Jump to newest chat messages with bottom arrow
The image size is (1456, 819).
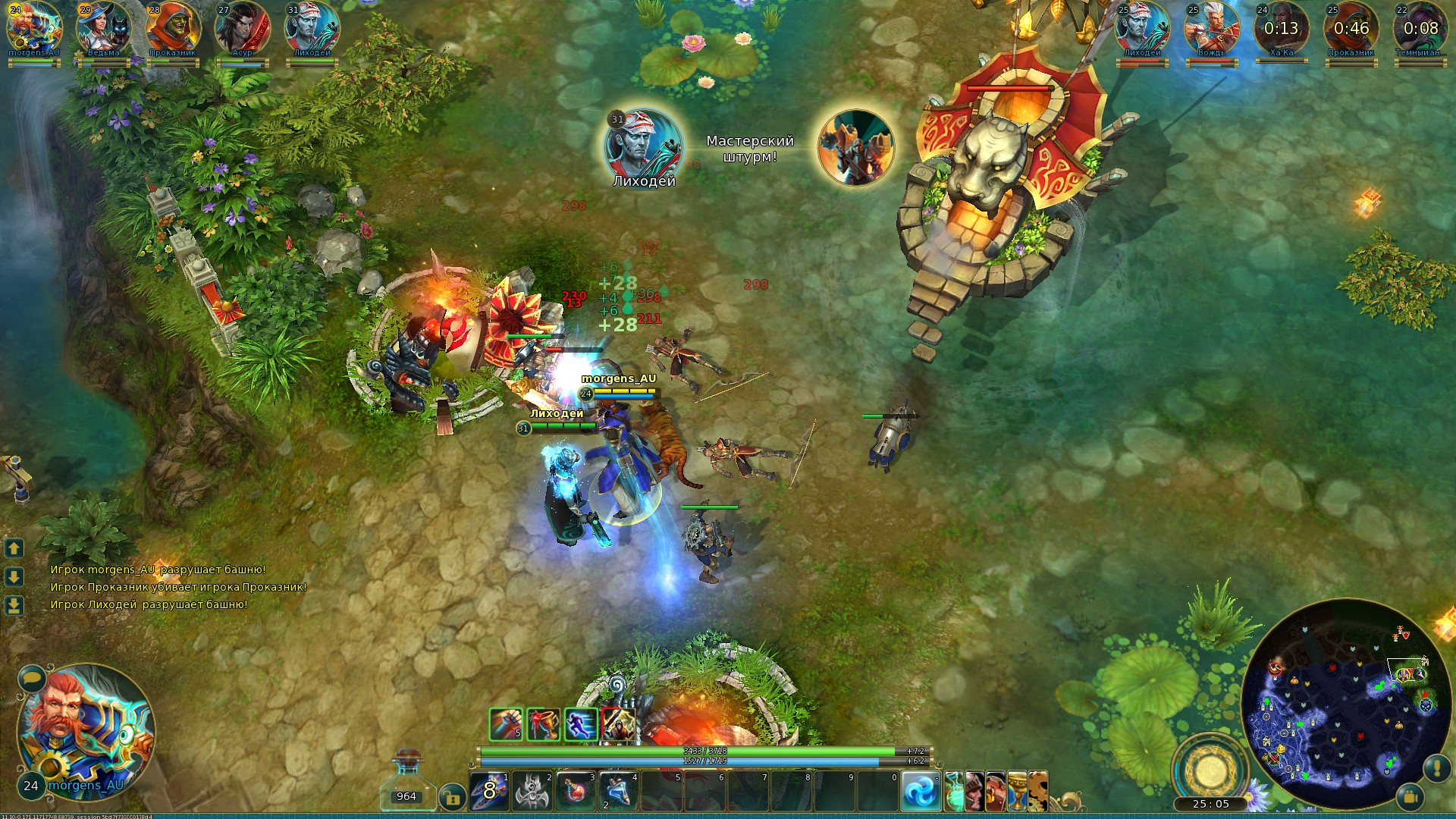point(14,605)
